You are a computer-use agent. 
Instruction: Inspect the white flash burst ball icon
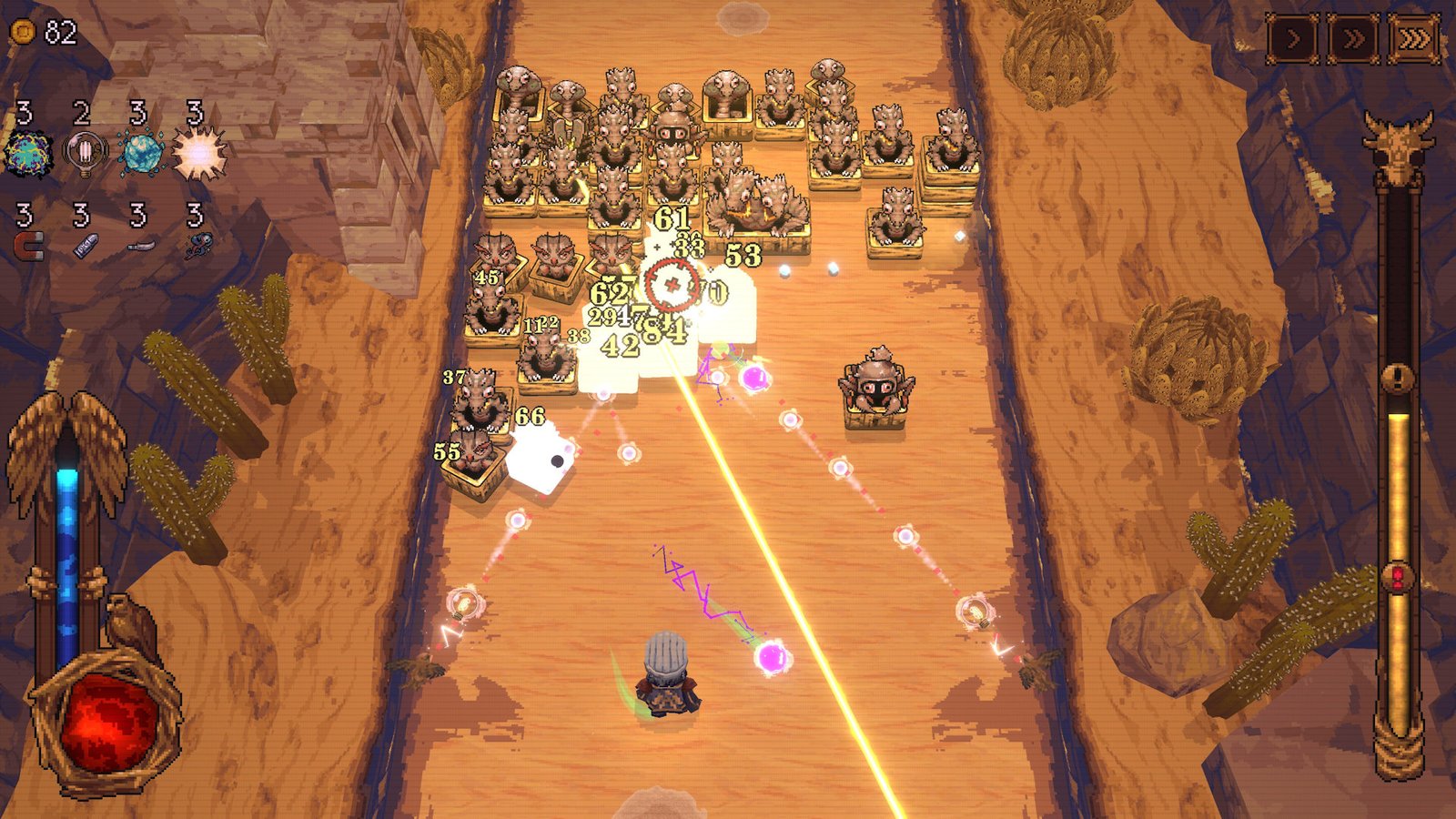pos(199,152)
